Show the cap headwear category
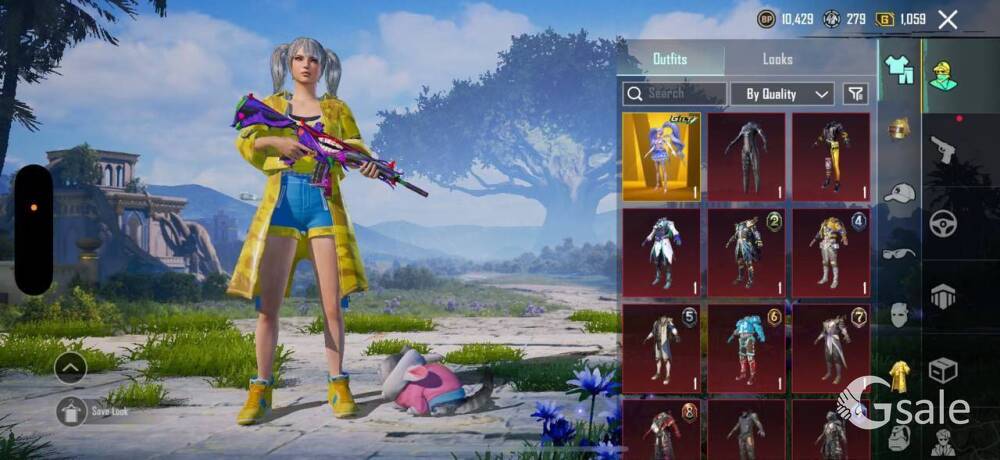This screenshot has height=460, width=1000. [x=900, y=193]
